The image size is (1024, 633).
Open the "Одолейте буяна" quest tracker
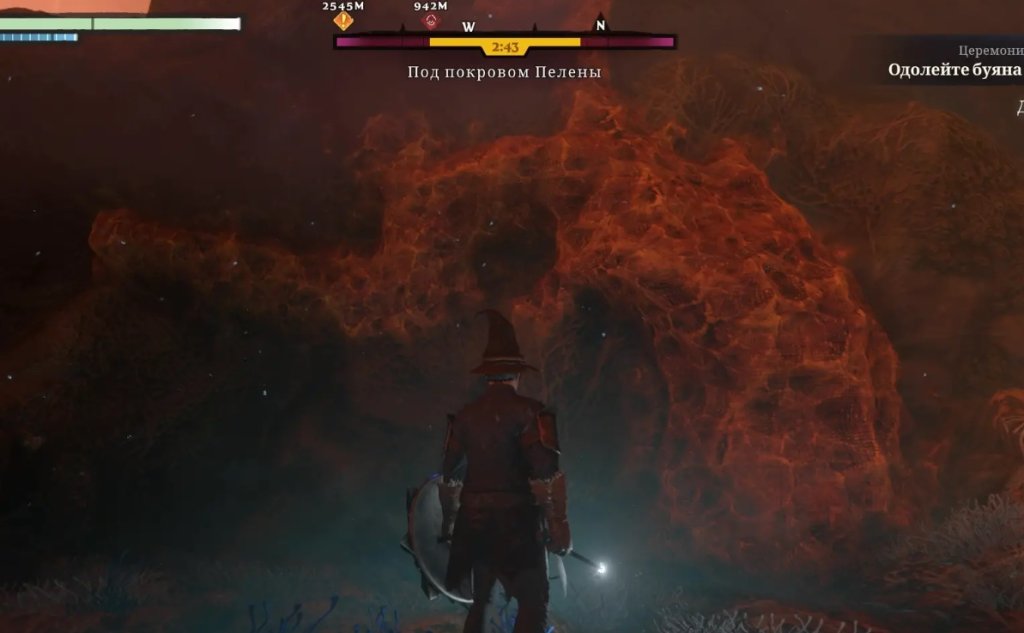[954, 70]
